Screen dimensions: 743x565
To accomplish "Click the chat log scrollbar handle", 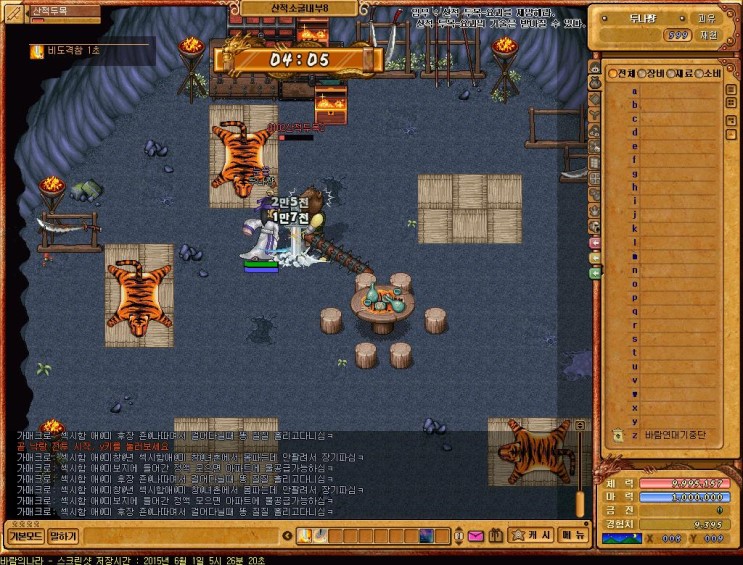I will pyautogui.click(x=578, y=503).
